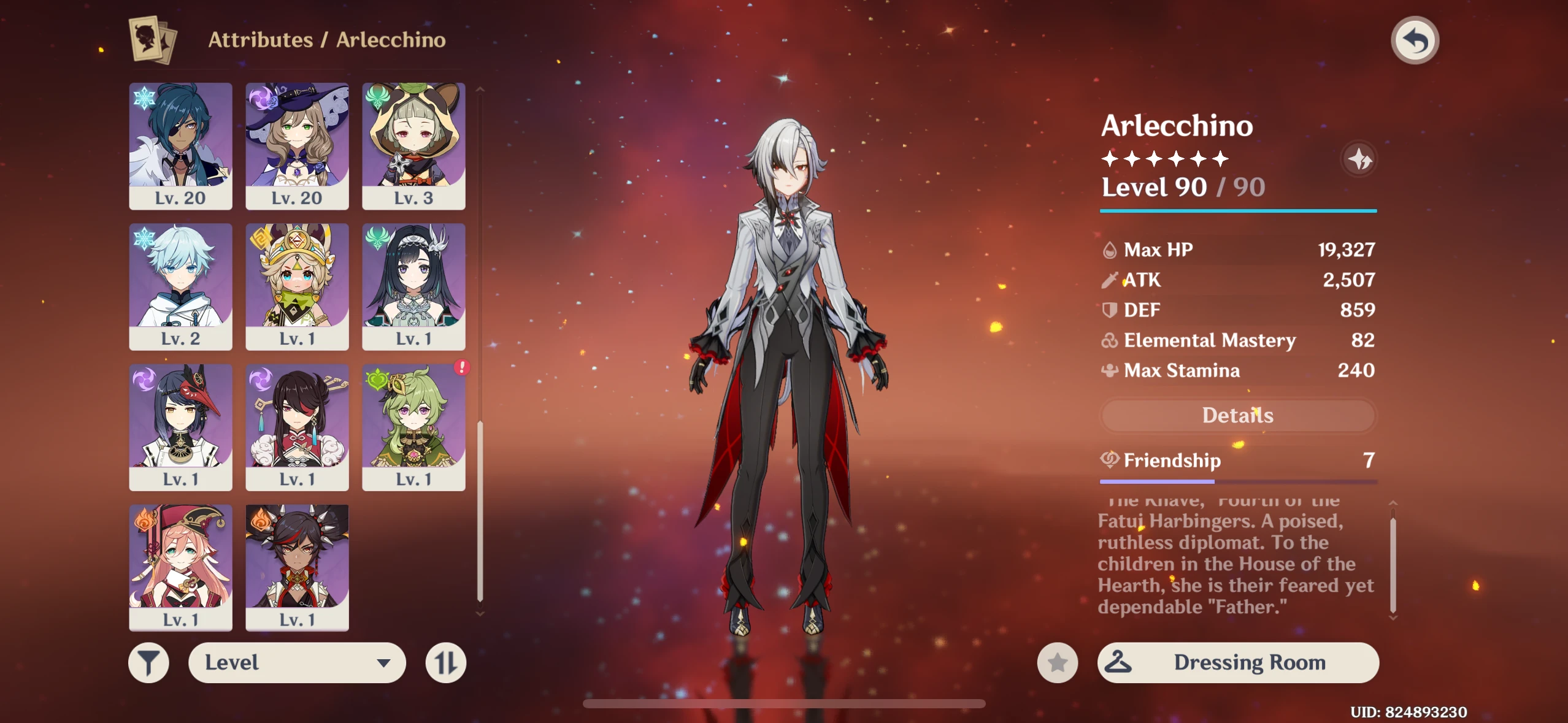Click the DEF shield icon
1568x723 pixels.
[x=1109, y=310]
